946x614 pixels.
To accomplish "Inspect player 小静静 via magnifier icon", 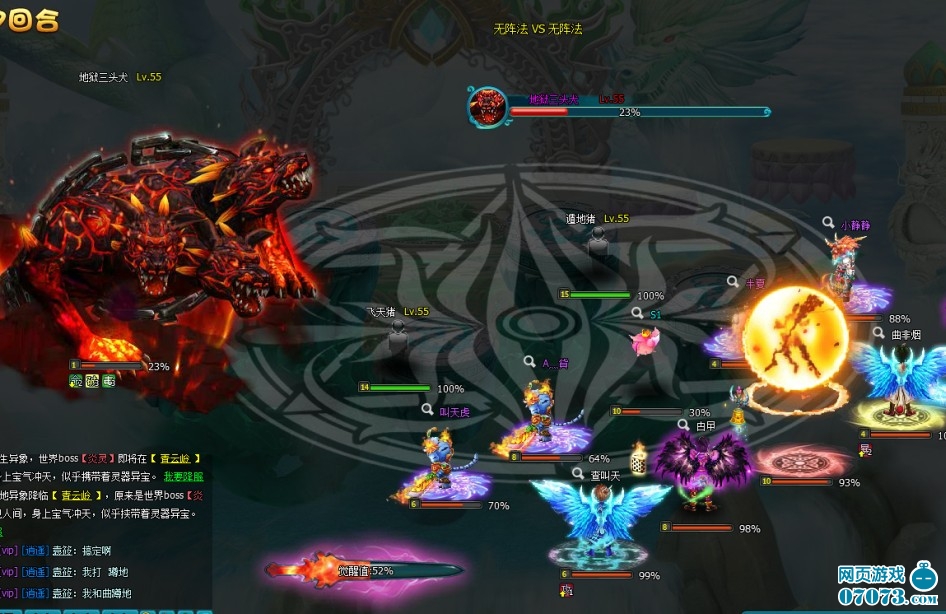I will (829, 224).
